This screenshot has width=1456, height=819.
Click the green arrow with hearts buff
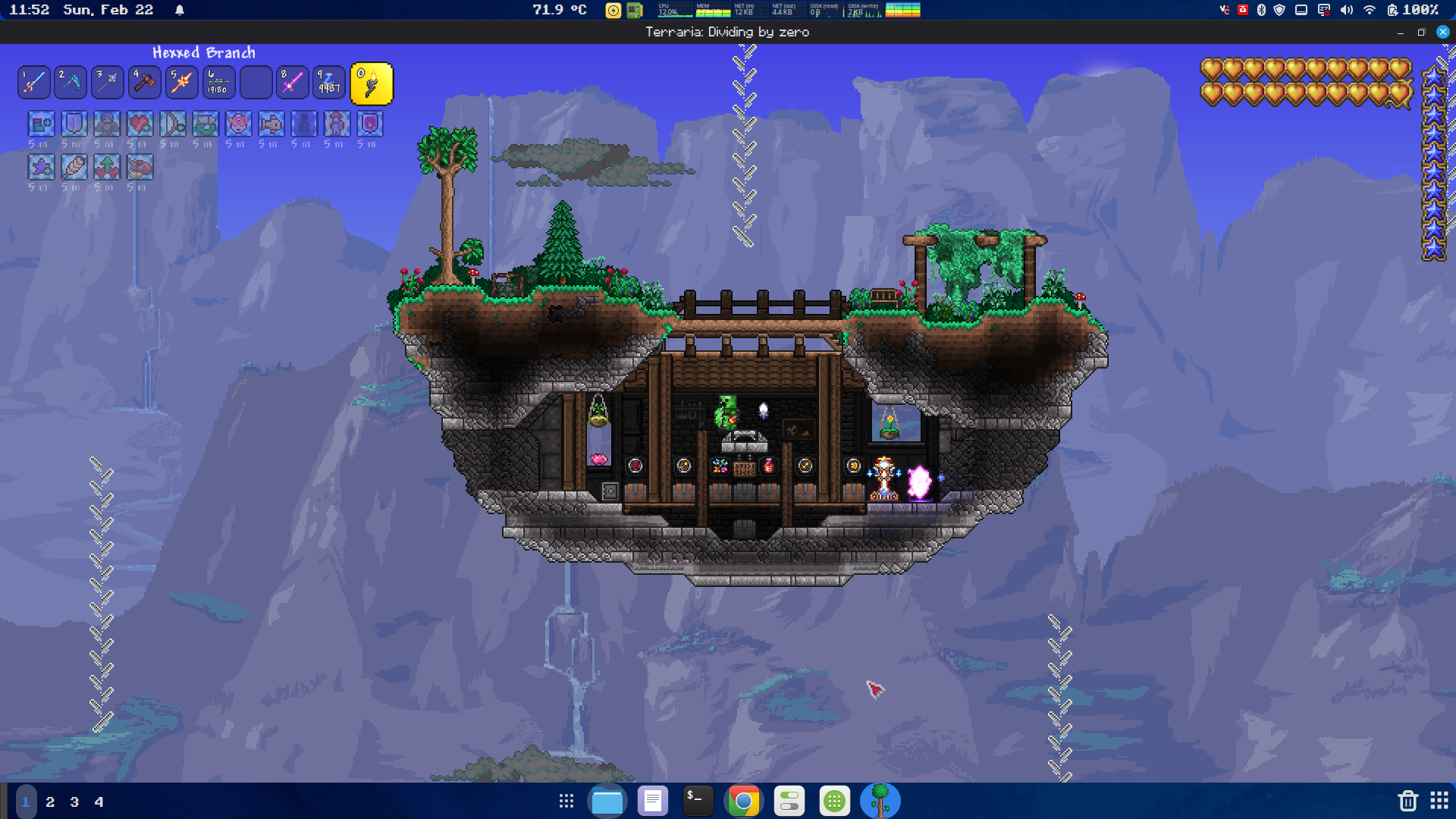pyautogui.click(x=107, y=167)
